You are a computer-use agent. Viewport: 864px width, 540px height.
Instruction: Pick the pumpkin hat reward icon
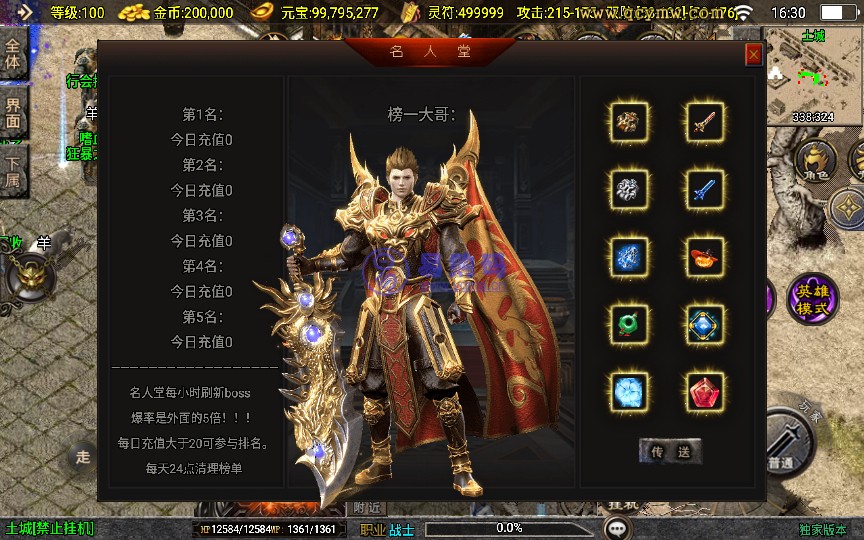(x=705, y=255)
